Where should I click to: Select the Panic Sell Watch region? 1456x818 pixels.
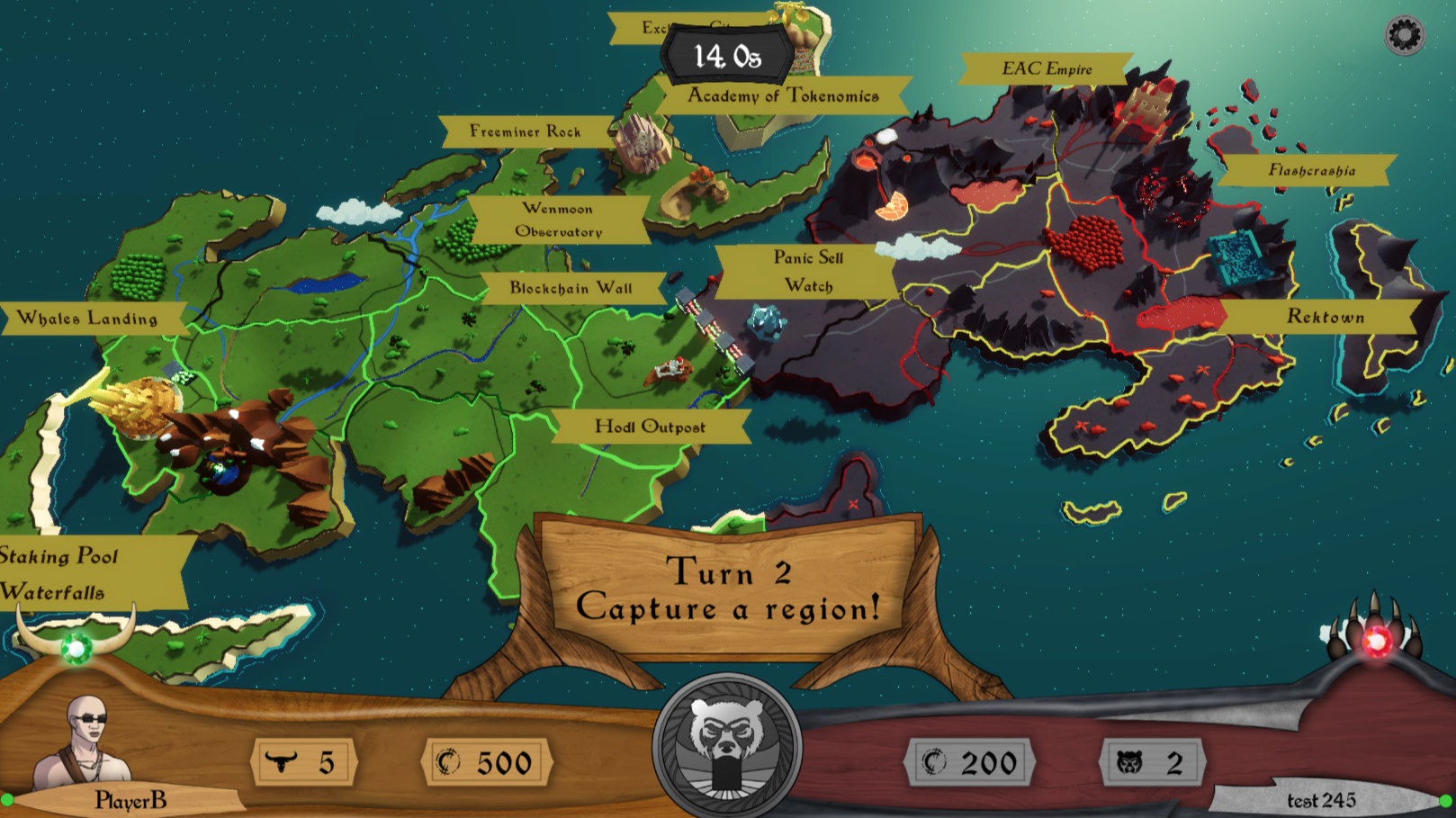808,271
